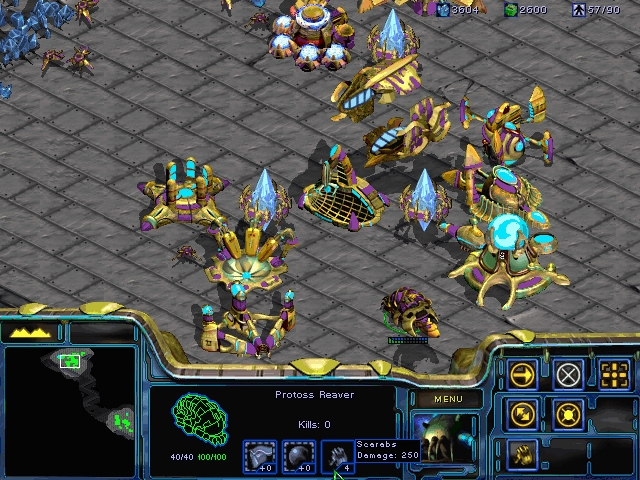Click the green Reaver wireframe
Screen dimensions: 640x480
pyautogui.click(x=199, y=421)
